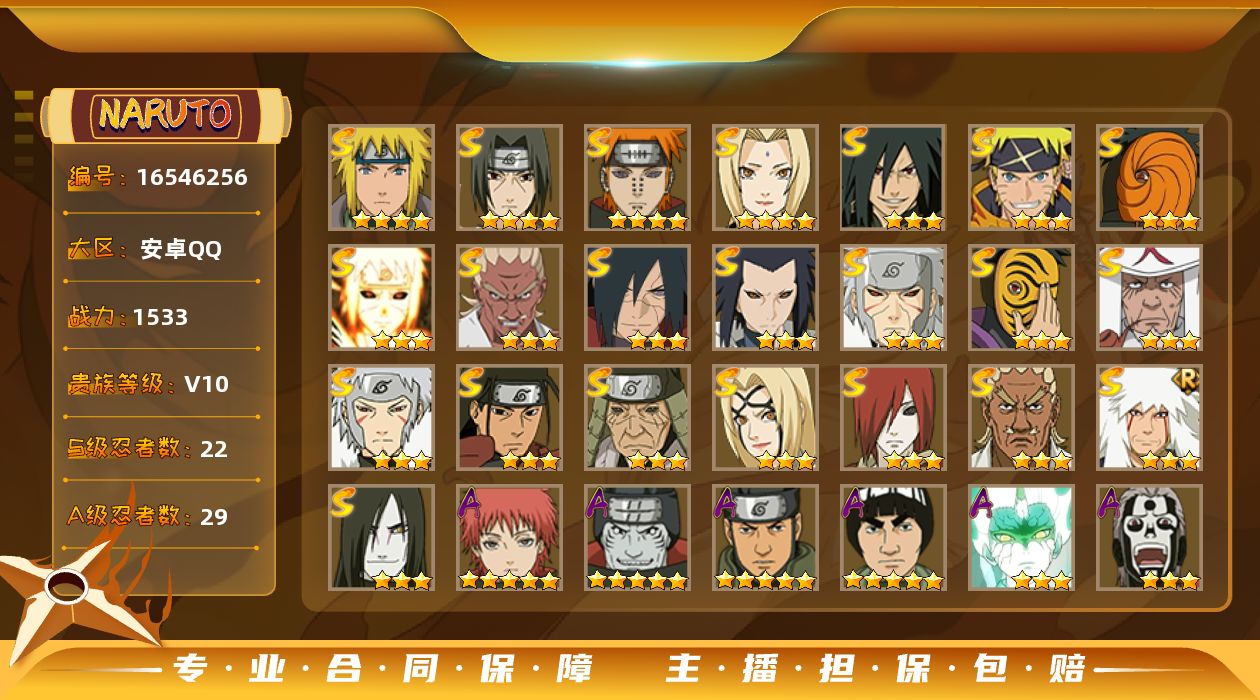Select the A-rank green glowing ninja tile
The width and height of the screenshot is (1260, 700).
click(x=1021, y=537)
